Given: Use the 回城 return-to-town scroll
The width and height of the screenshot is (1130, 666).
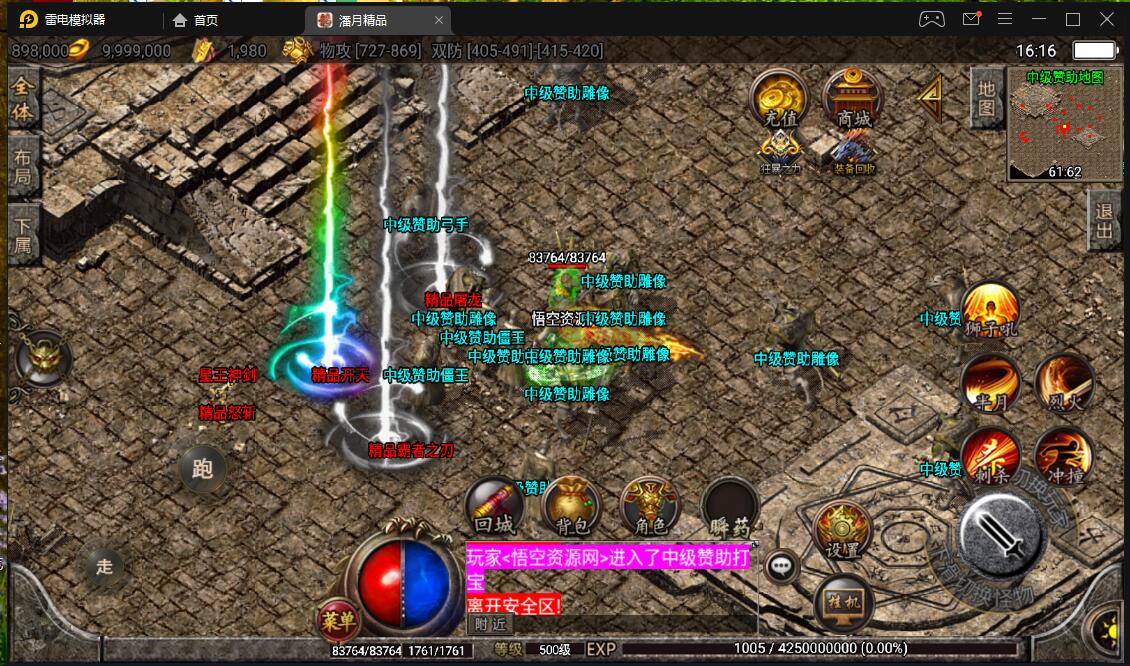Looking at the screenshot, I should click(495, 506).
